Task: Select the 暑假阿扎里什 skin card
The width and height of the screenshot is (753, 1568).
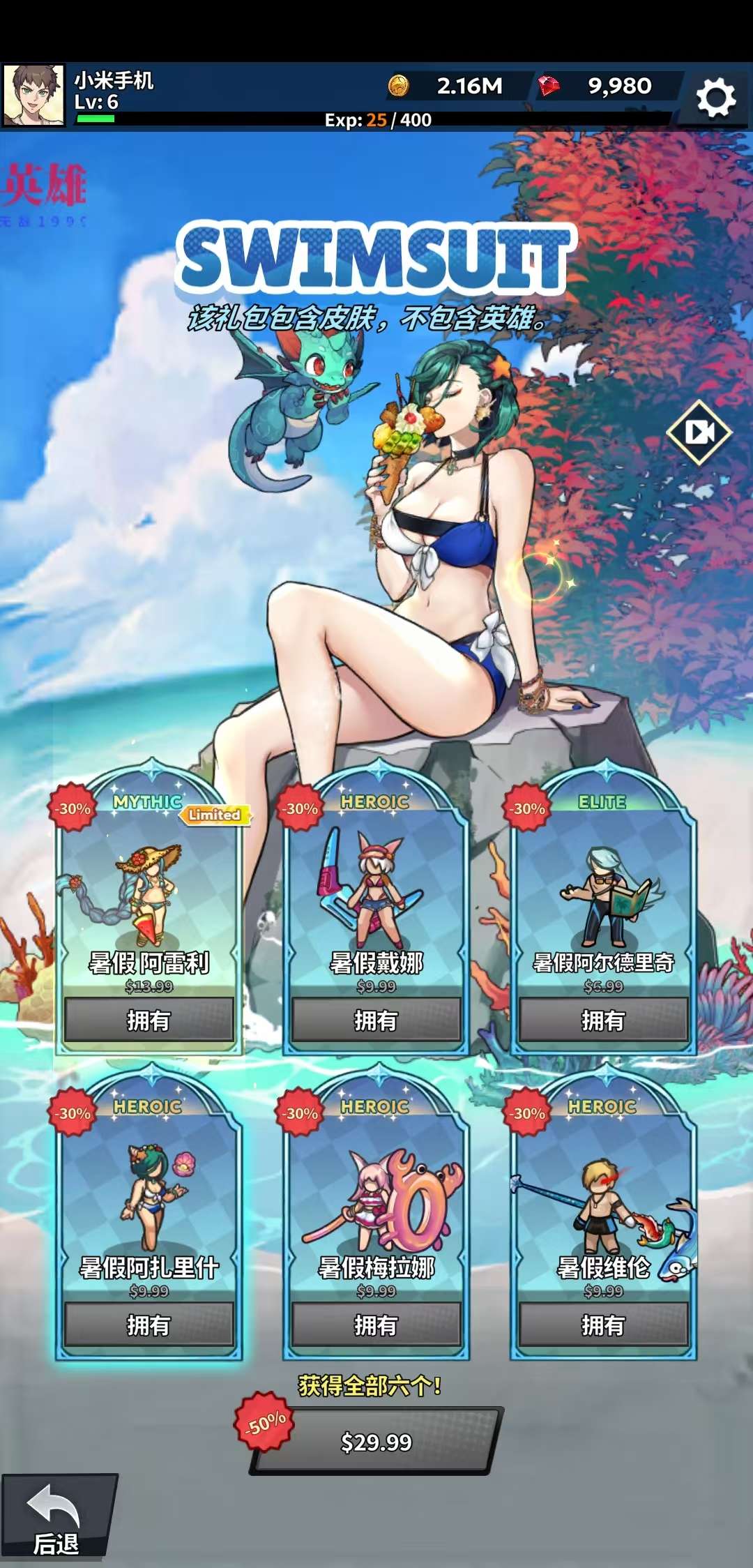Action: pos(149,1196)
